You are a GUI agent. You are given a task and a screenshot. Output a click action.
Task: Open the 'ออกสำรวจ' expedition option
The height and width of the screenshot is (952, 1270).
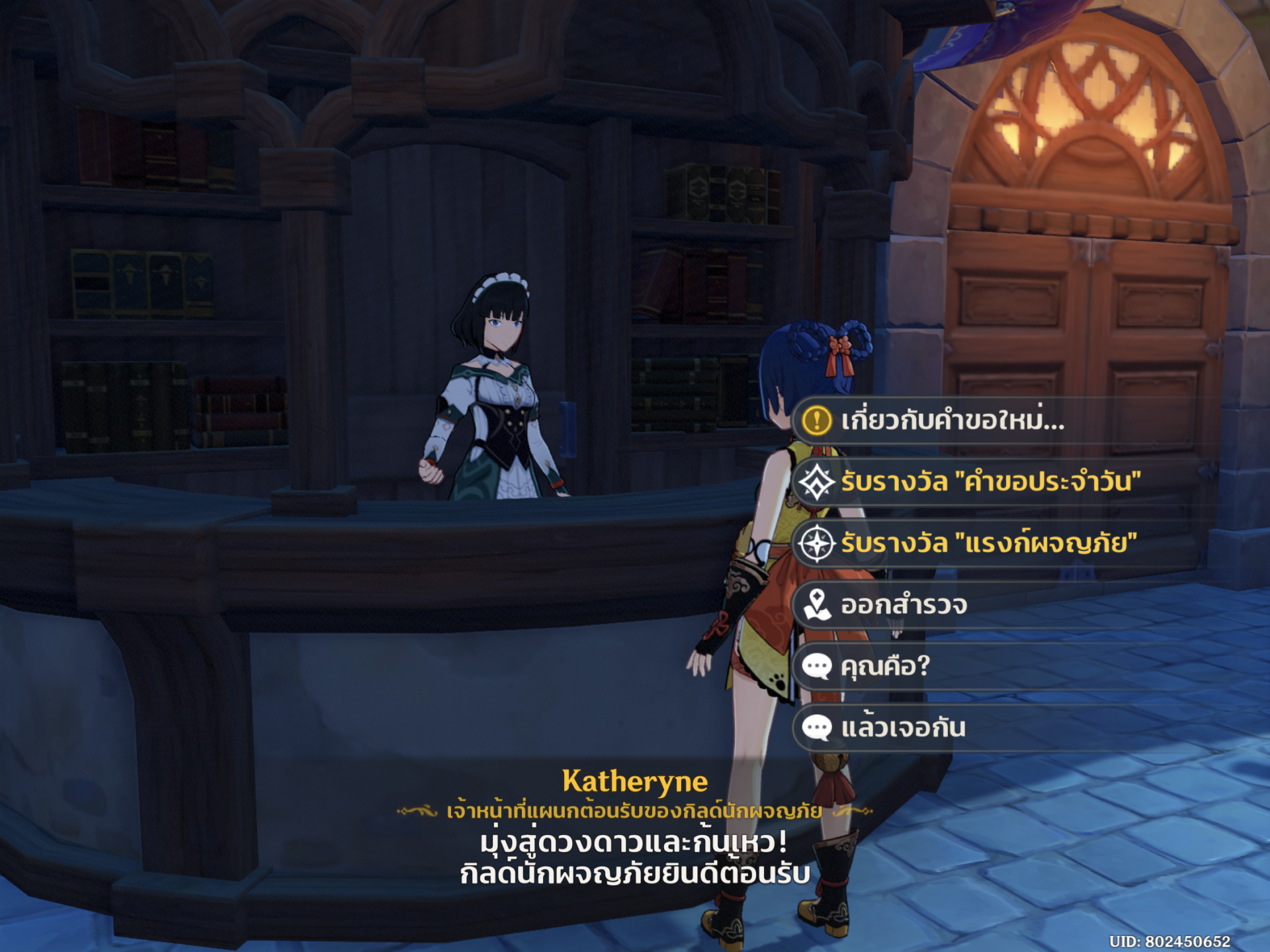(904, 605)
